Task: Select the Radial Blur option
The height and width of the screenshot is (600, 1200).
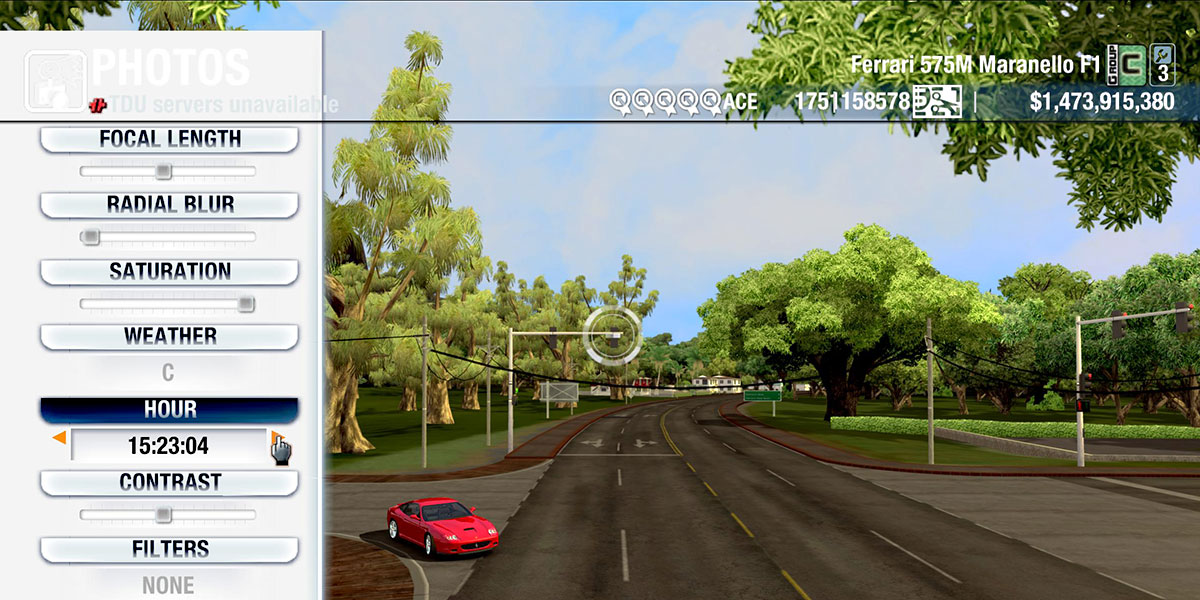Action: (x=169, y=205)
